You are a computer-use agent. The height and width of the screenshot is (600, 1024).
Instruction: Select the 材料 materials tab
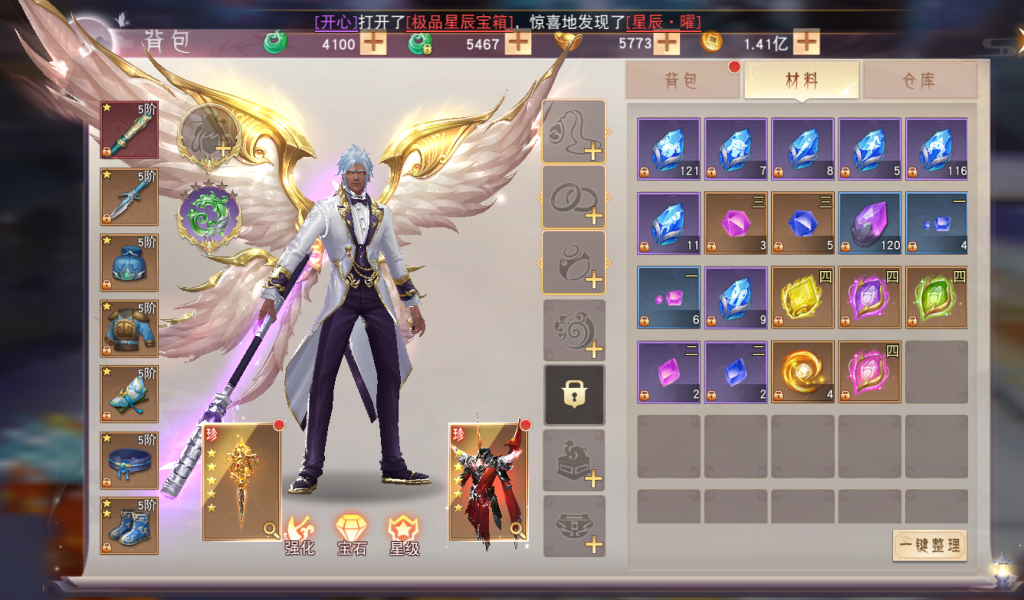point(801,81)
